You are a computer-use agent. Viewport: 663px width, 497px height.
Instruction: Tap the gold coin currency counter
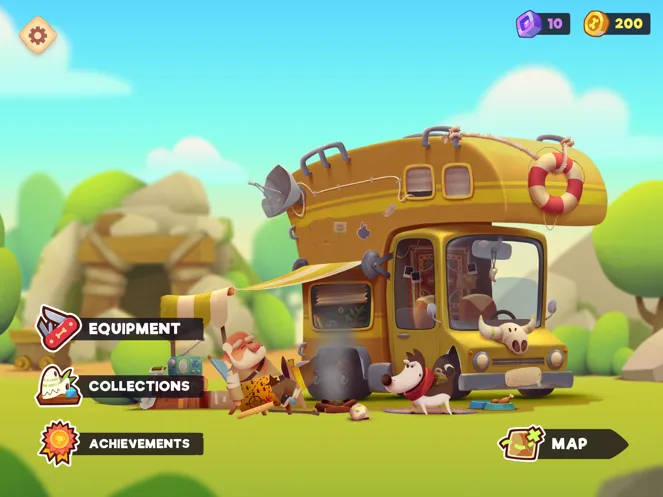pyautogui.click(x=616, y=24)
